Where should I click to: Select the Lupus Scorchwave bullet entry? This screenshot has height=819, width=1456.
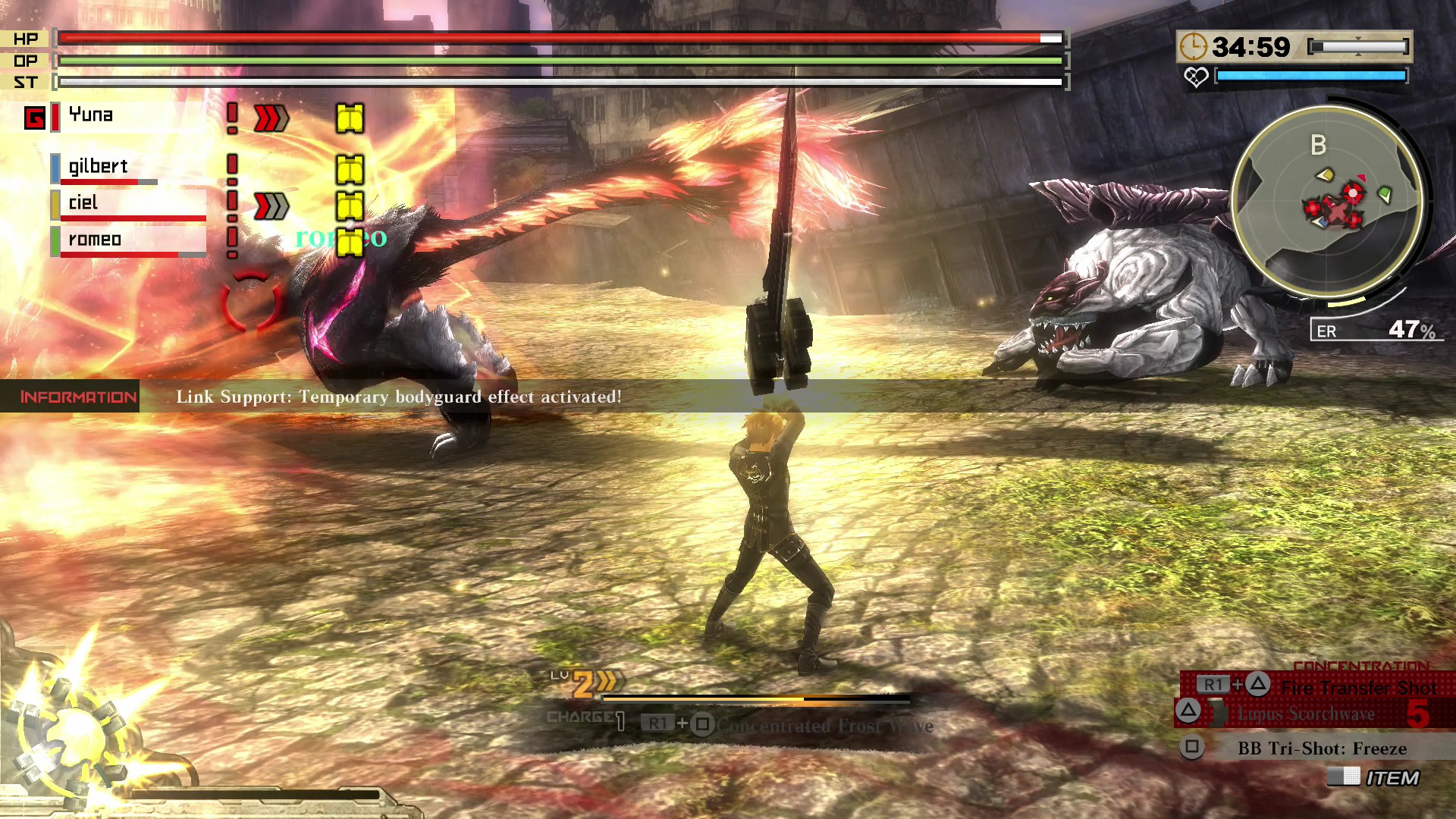pos(1306,714)
